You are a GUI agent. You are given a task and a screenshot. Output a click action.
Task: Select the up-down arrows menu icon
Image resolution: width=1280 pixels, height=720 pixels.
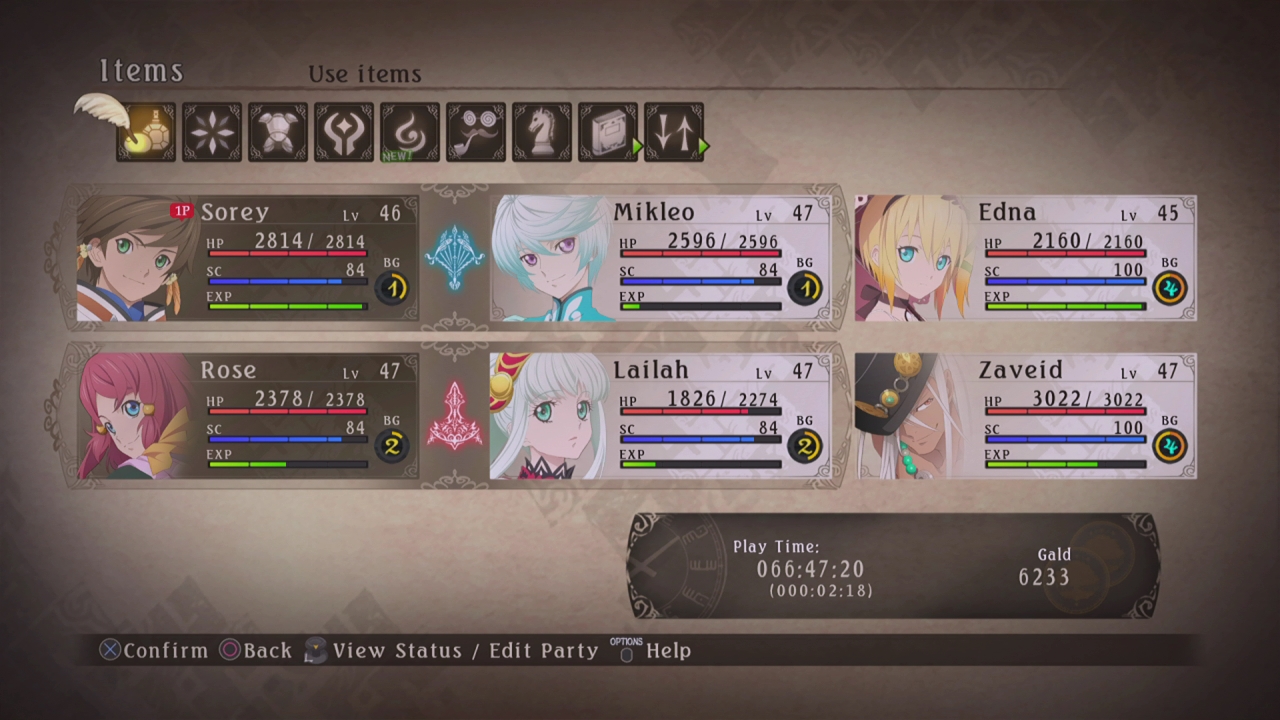[x=674, y=132]
